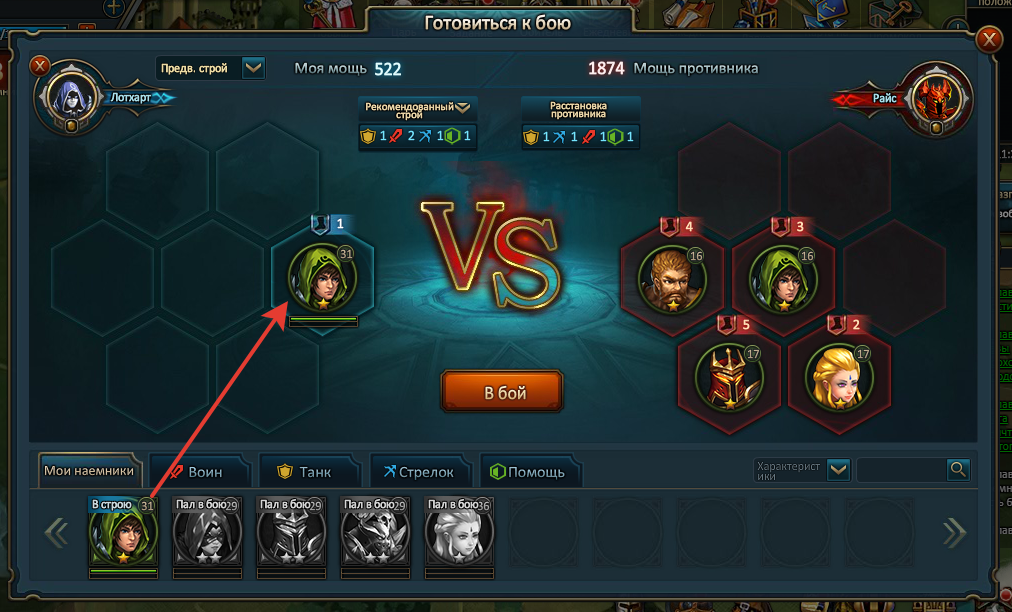Show next mercenaries with right arrow
Image resolution: width=1012 pixels, height=612 pixels.
[x=955, y=532]
